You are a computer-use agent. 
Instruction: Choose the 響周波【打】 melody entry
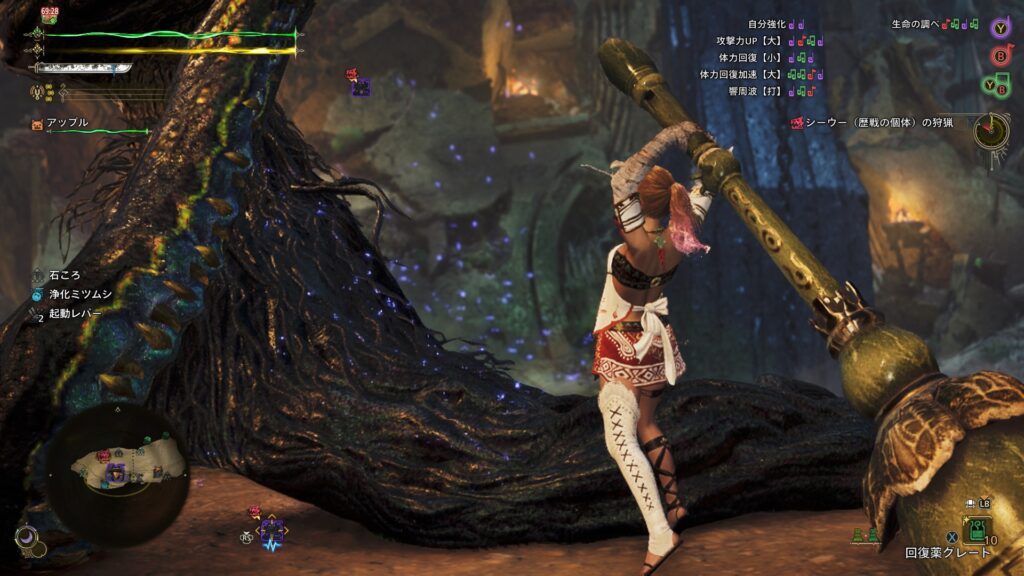coord(758,91)
